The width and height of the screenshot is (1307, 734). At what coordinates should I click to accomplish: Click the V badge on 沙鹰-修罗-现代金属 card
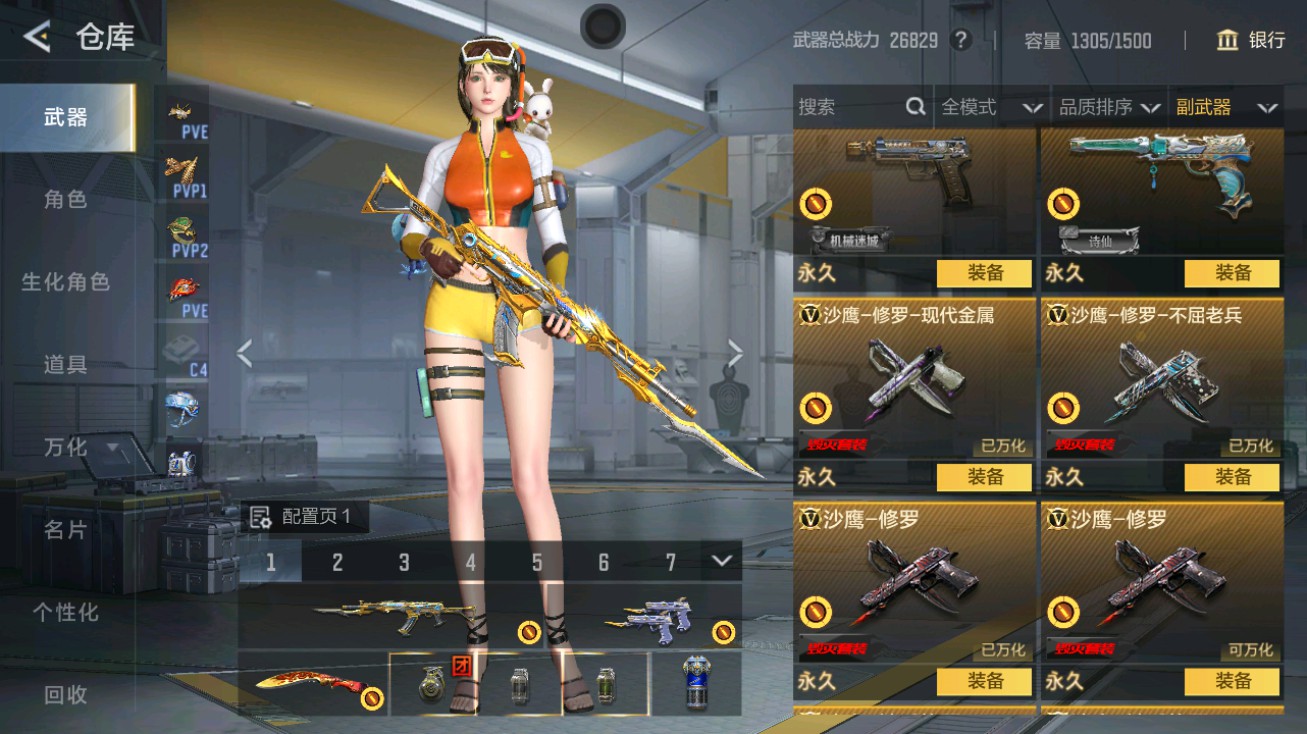coord(811,314)
